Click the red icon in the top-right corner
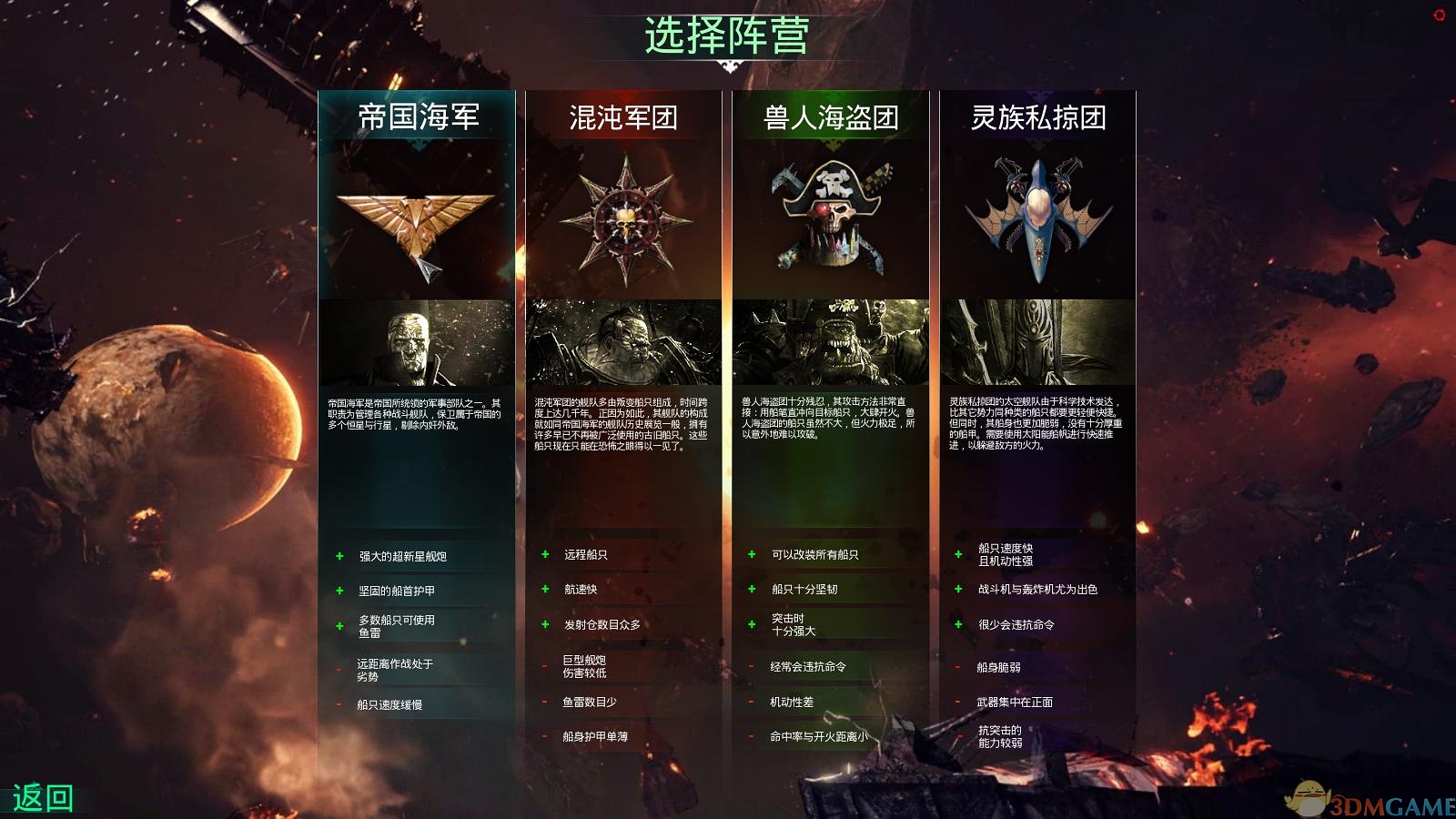Image resolution: width=1456 pixels, height=819 pixels. (1441, 15)
